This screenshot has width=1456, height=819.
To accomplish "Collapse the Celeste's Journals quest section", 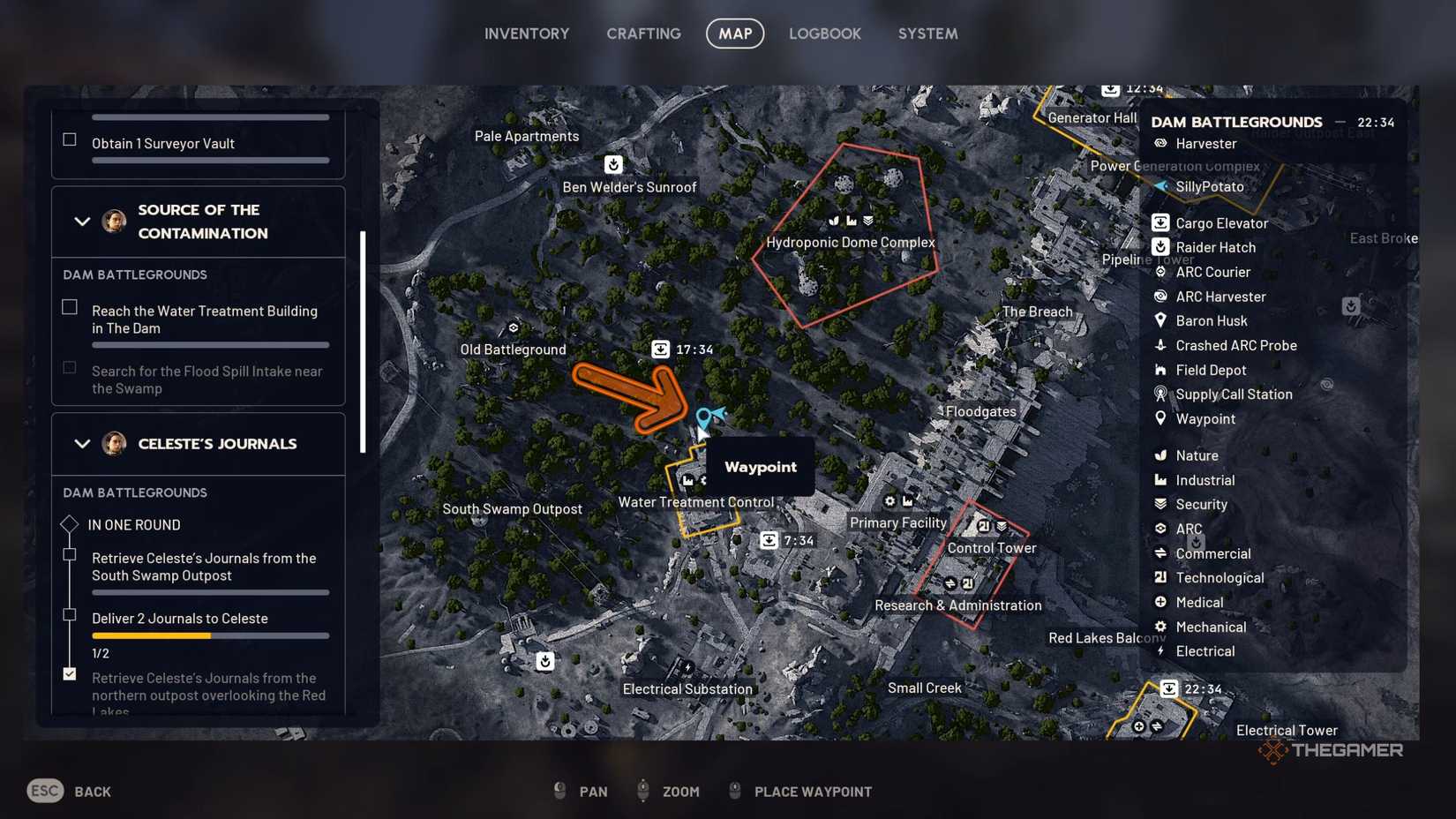I will click(x=82, y=444).
